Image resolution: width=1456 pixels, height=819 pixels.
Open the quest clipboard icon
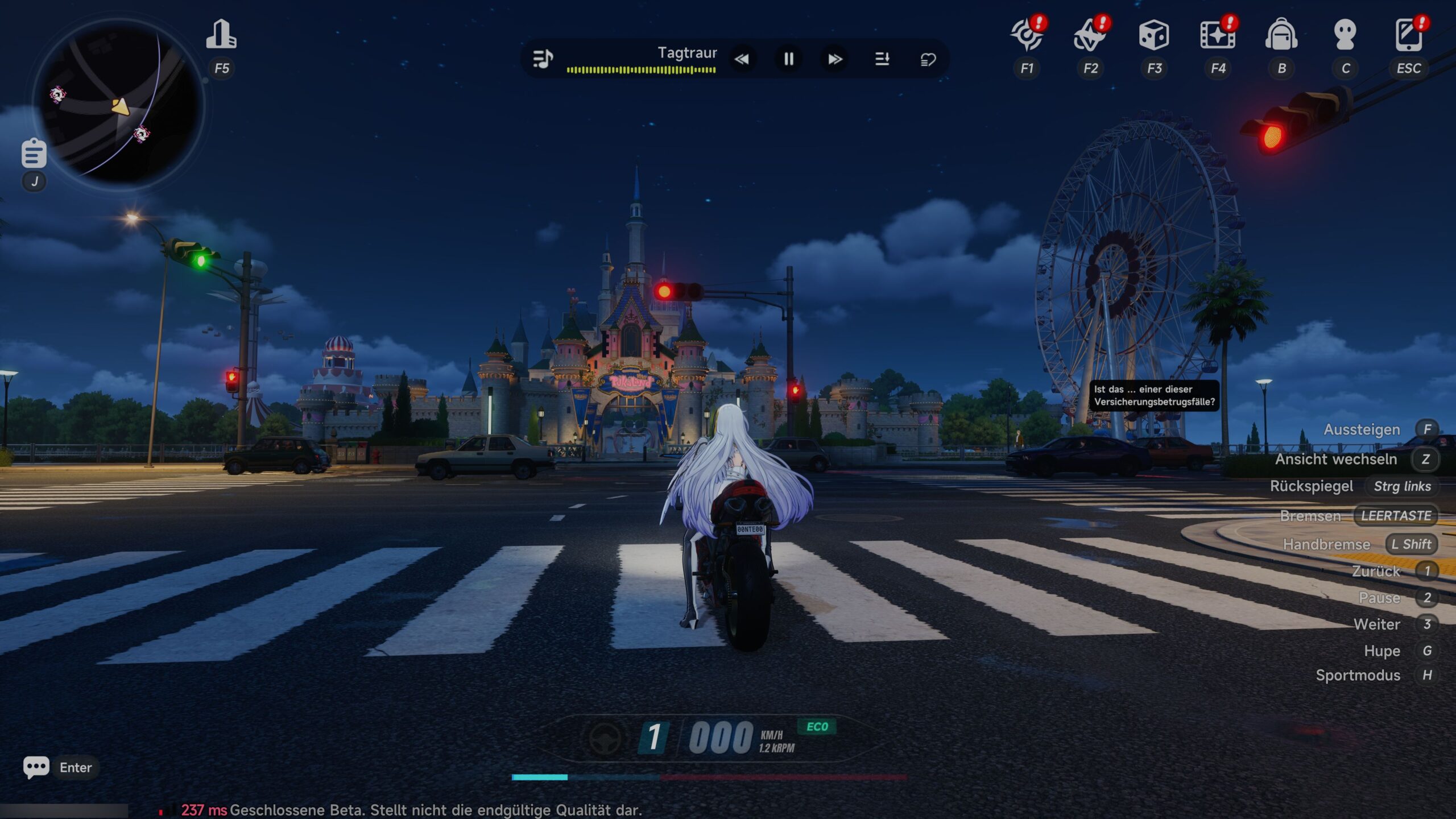[34, 153]
